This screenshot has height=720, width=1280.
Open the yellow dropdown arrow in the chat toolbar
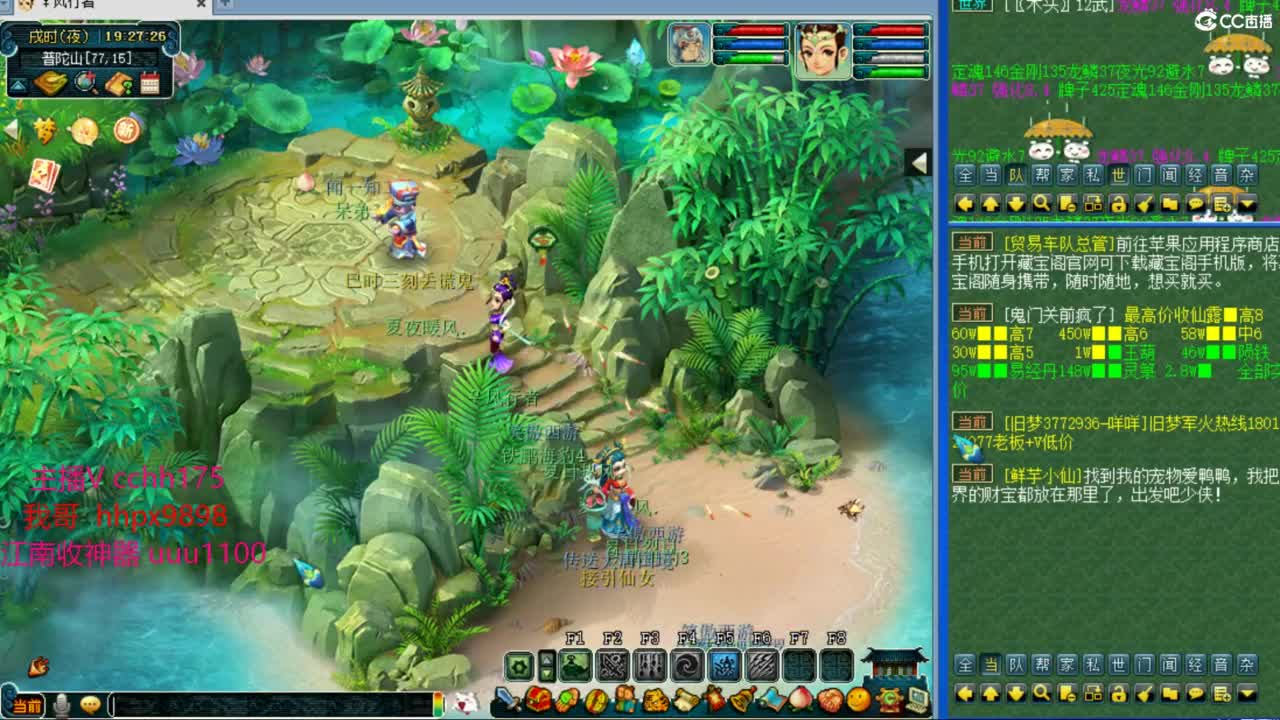point(1246,204)
